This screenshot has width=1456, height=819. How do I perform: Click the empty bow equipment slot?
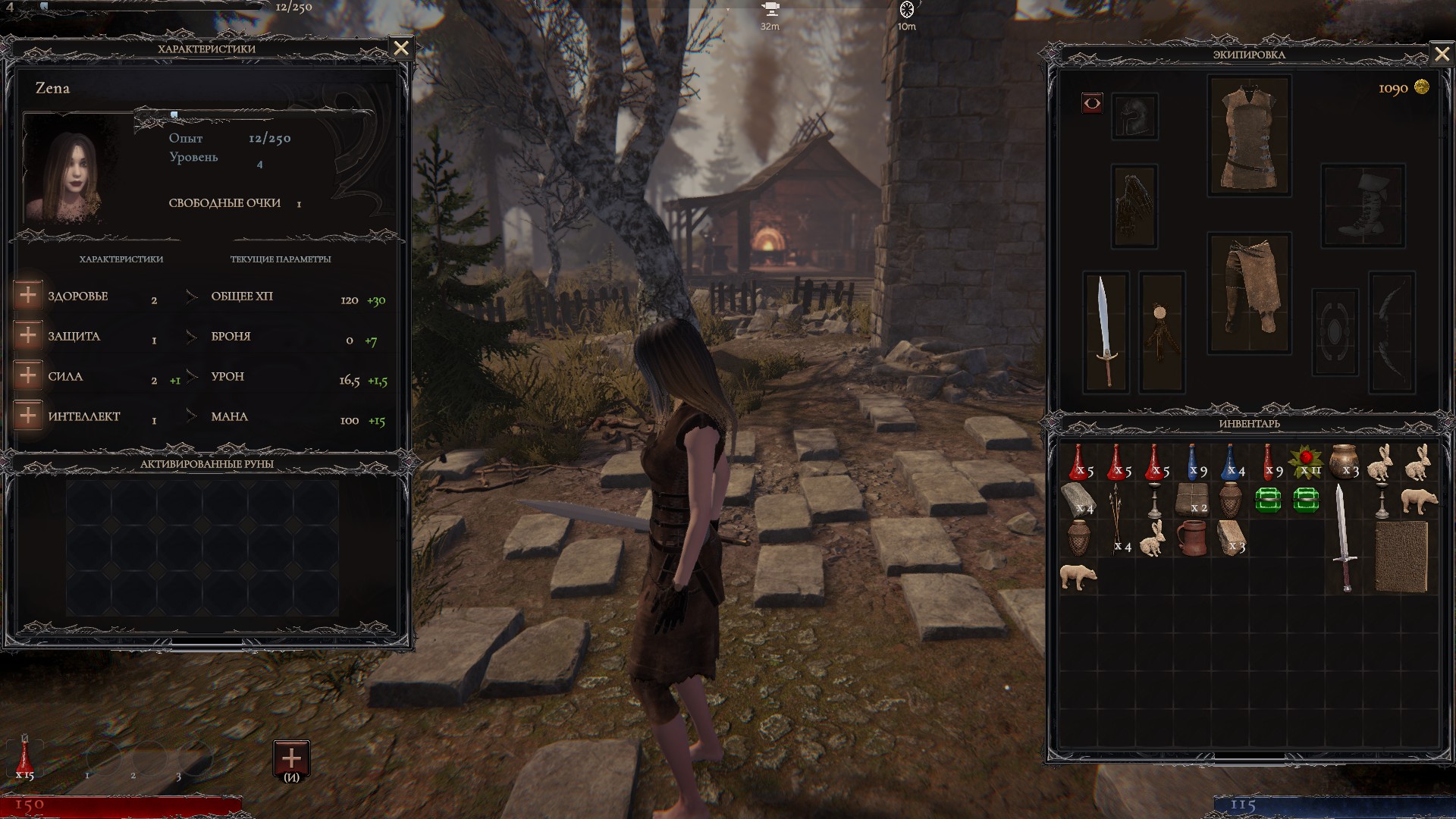coord(1392,331)
